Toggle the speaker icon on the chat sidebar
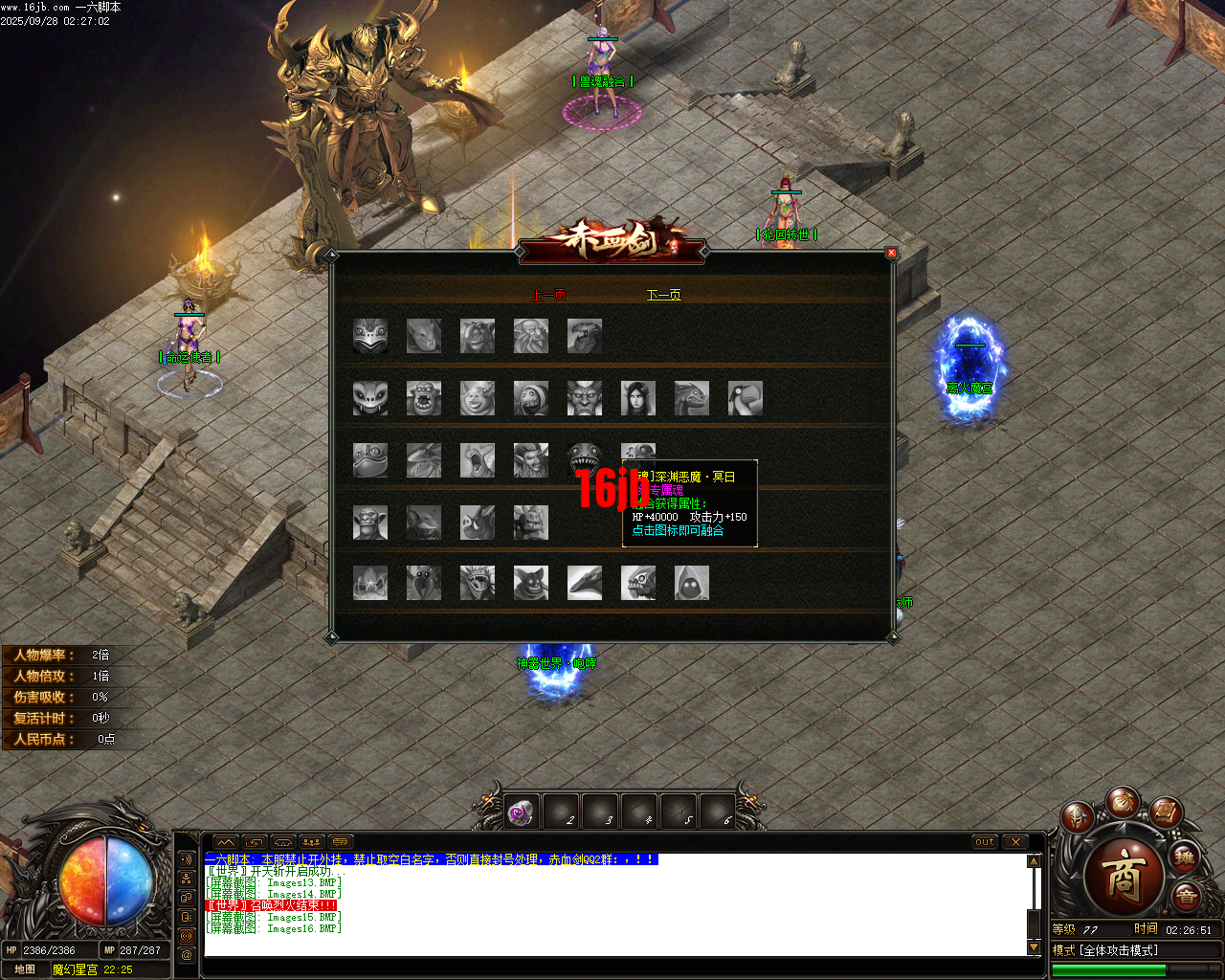The image size is (1225, 980). tap(186, 858)
